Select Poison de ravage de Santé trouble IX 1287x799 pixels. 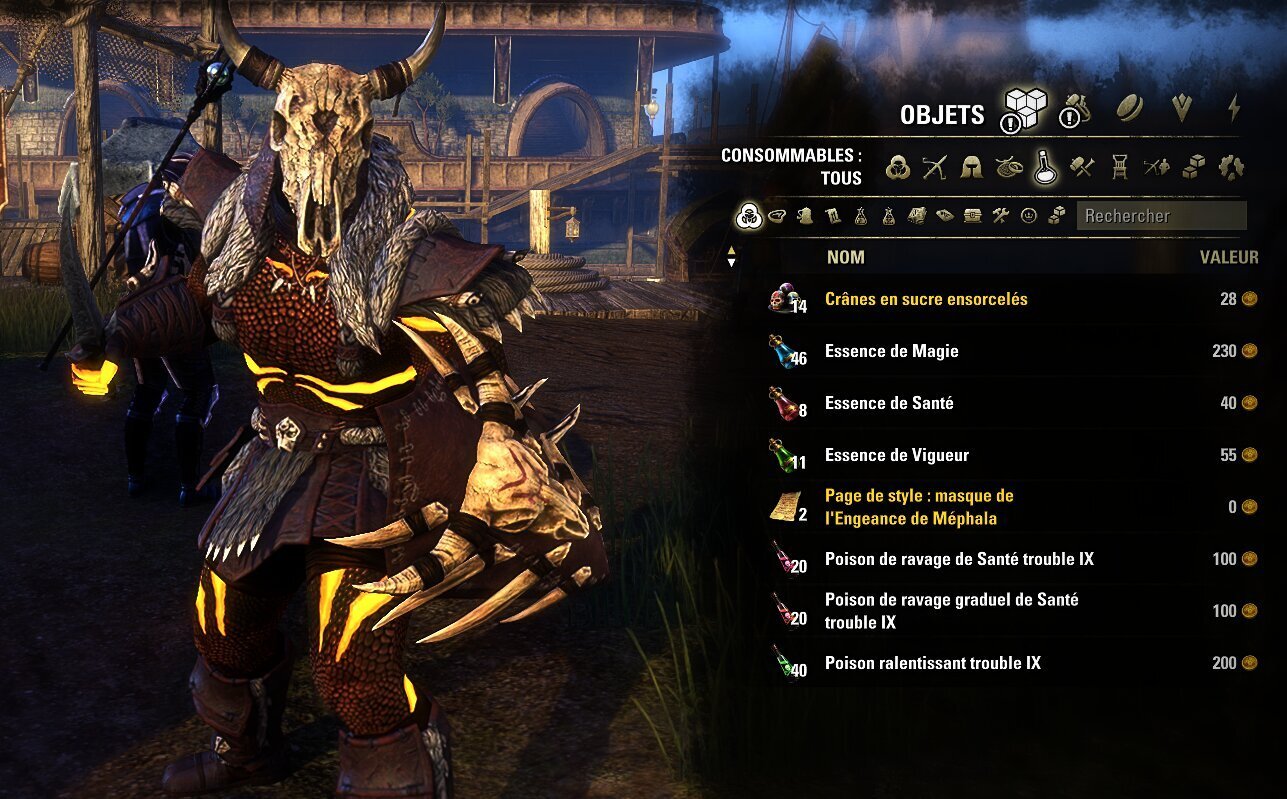pos(958,559)
